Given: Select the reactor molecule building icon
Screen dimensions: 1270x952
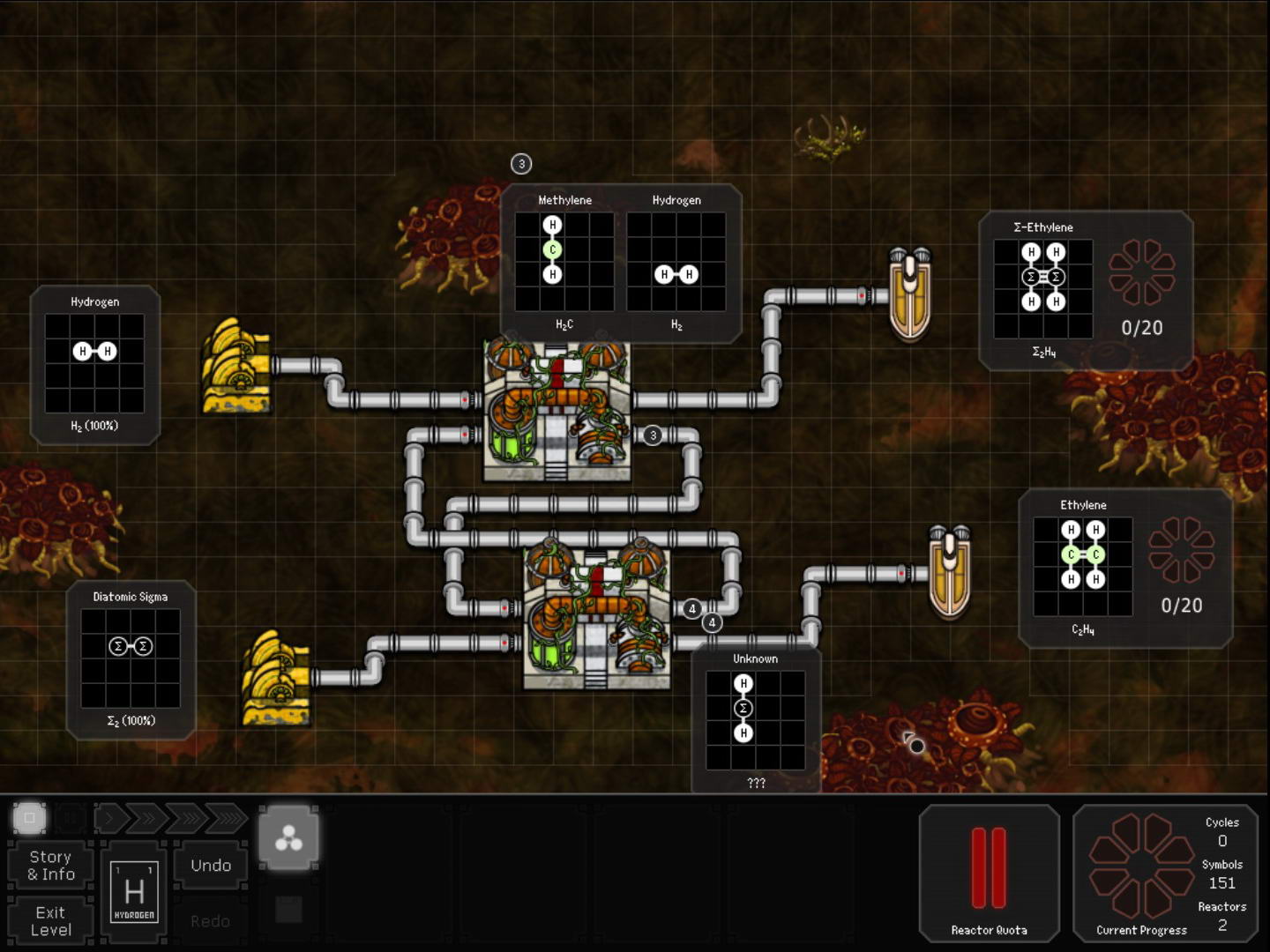Looking at the screenshot, I should [288, 839].
